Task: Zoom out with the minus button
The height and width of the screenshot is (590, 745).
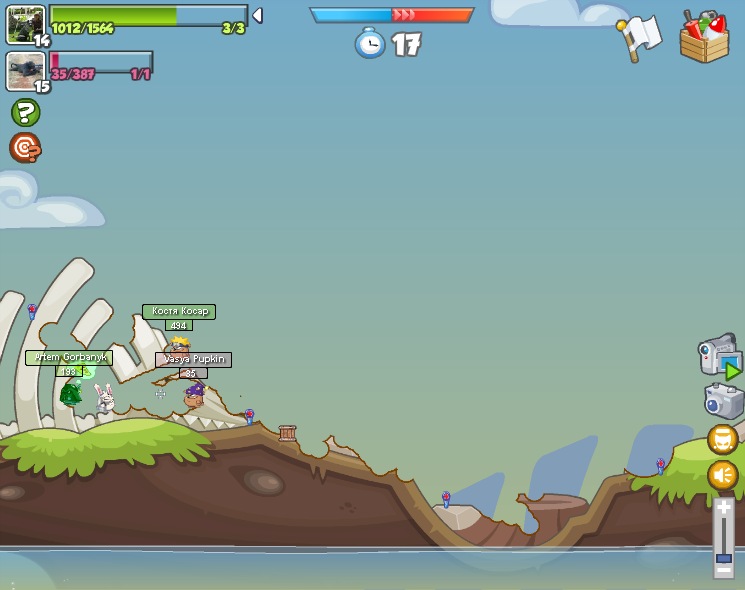Action: click(x=723, y=570)
